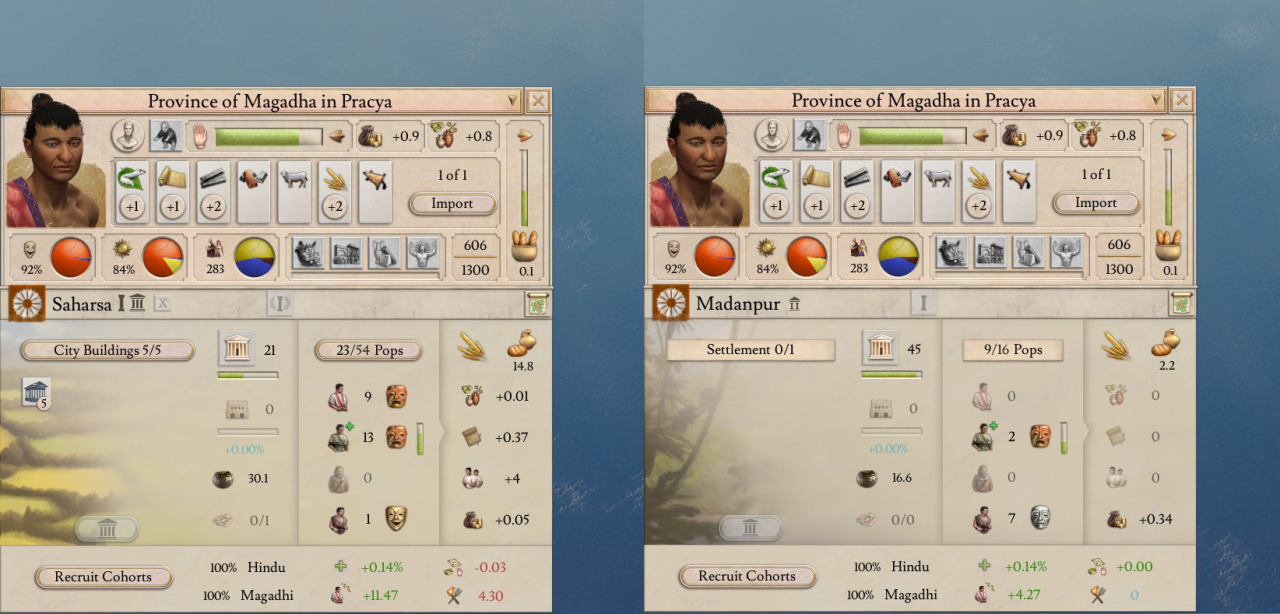Show the 9/16 Pops breakdown
1280x614 pixels.
tap(1012, 350)
